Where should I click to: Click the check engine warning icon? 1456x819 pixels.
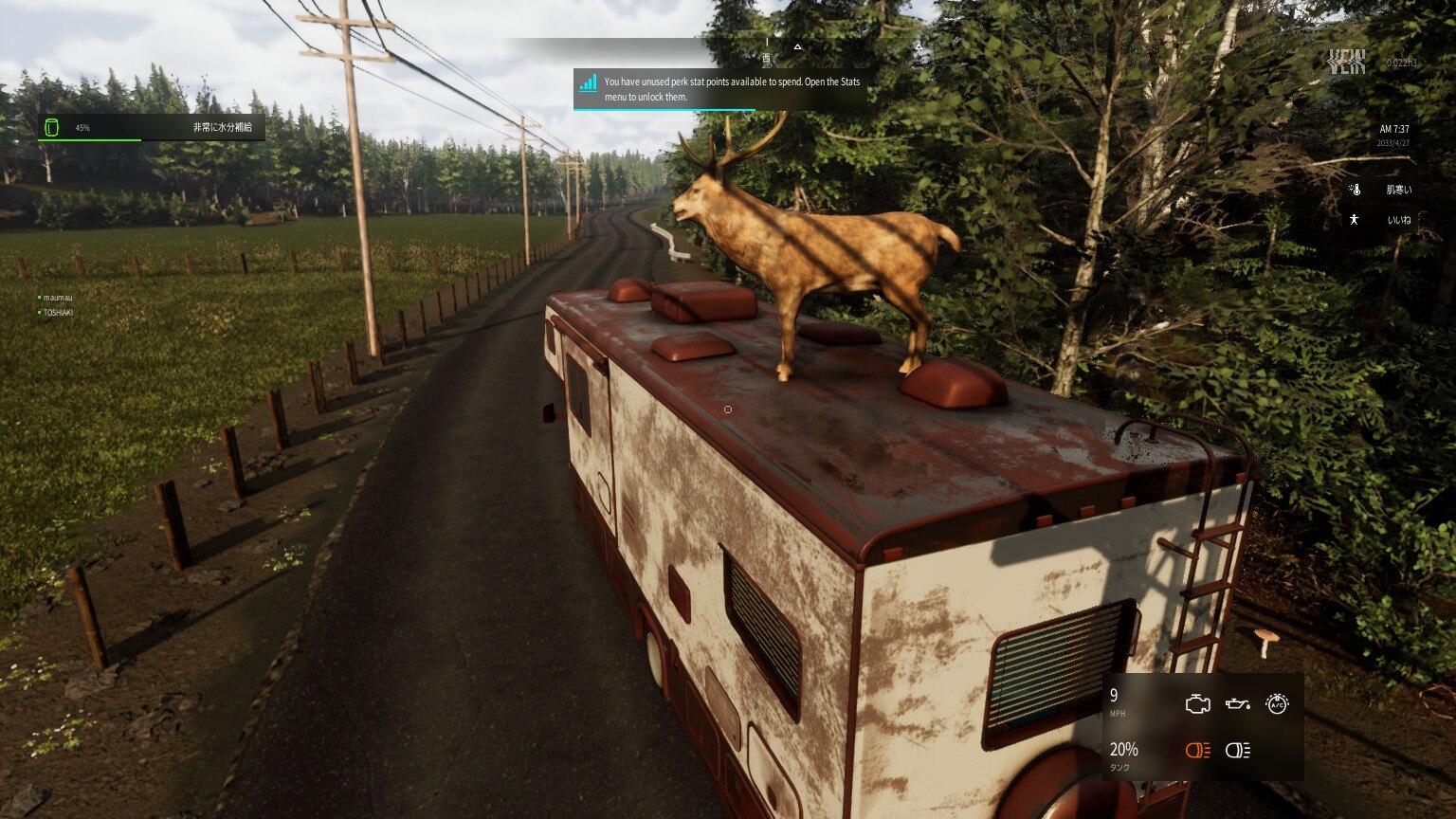1198,704
